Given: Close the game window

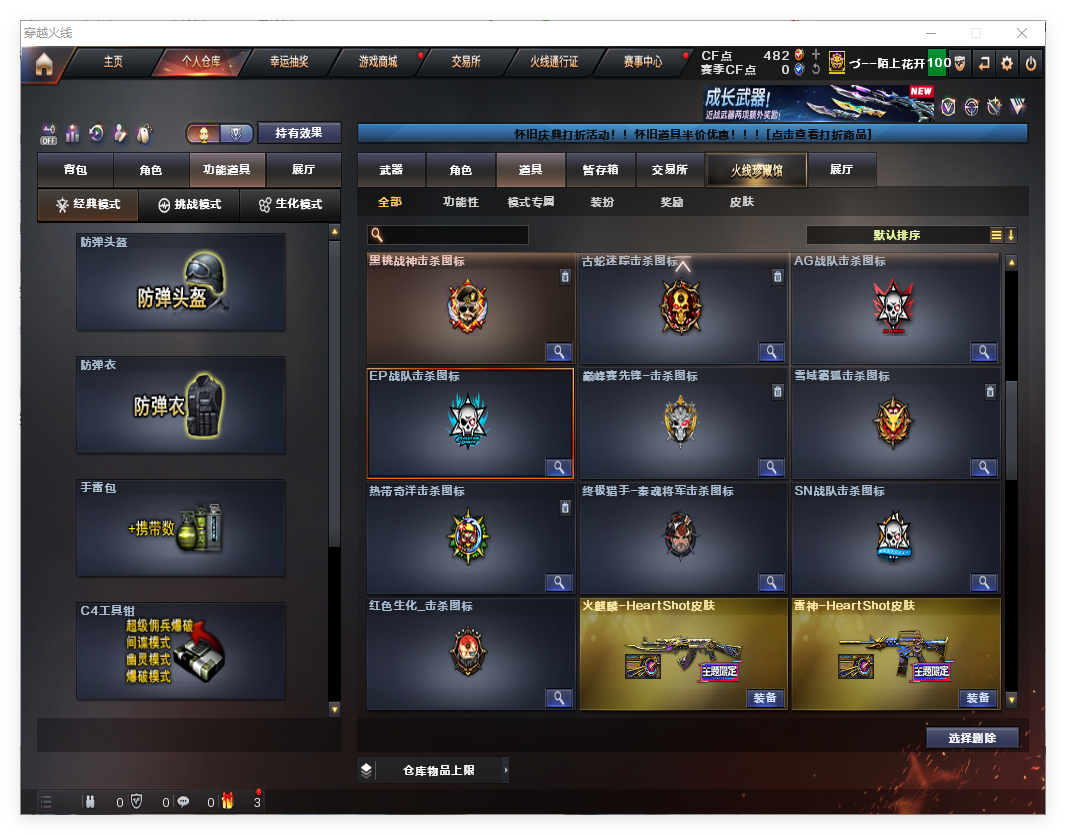Looking at the screenshot, I should pyautogui.click(x=1022, y=33).
